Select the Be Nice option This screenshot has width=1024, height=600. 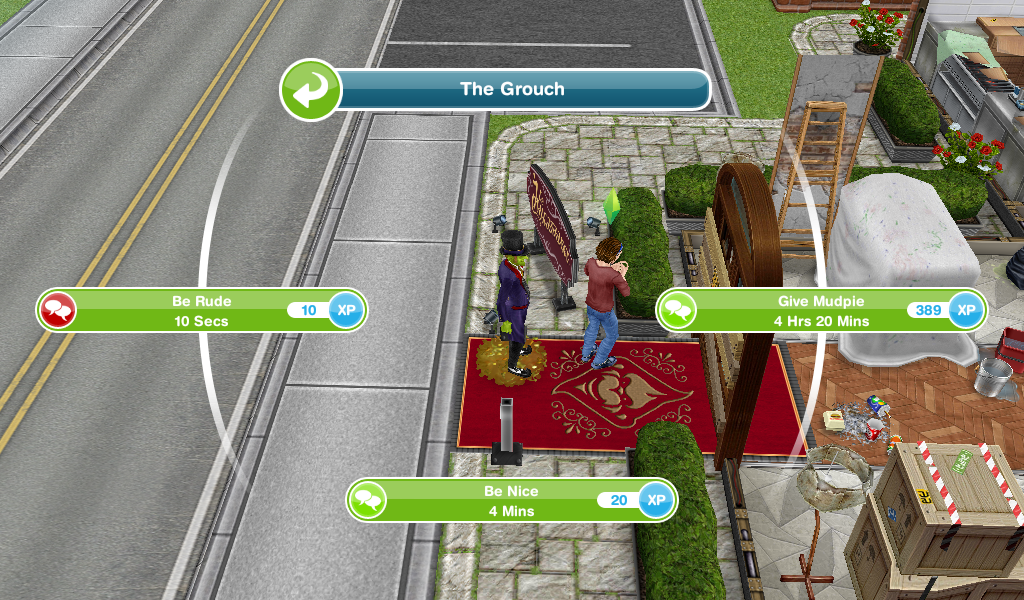point(510,500)
